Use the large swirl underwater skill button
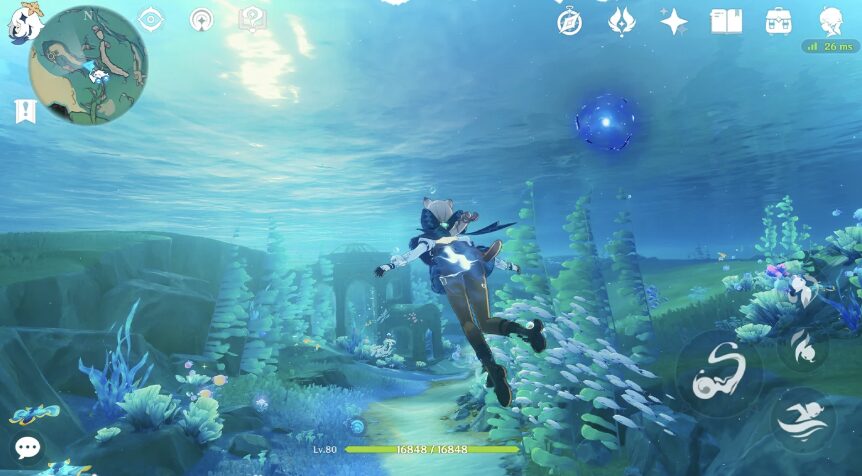 pyautogui.click(x=719, y=374)
